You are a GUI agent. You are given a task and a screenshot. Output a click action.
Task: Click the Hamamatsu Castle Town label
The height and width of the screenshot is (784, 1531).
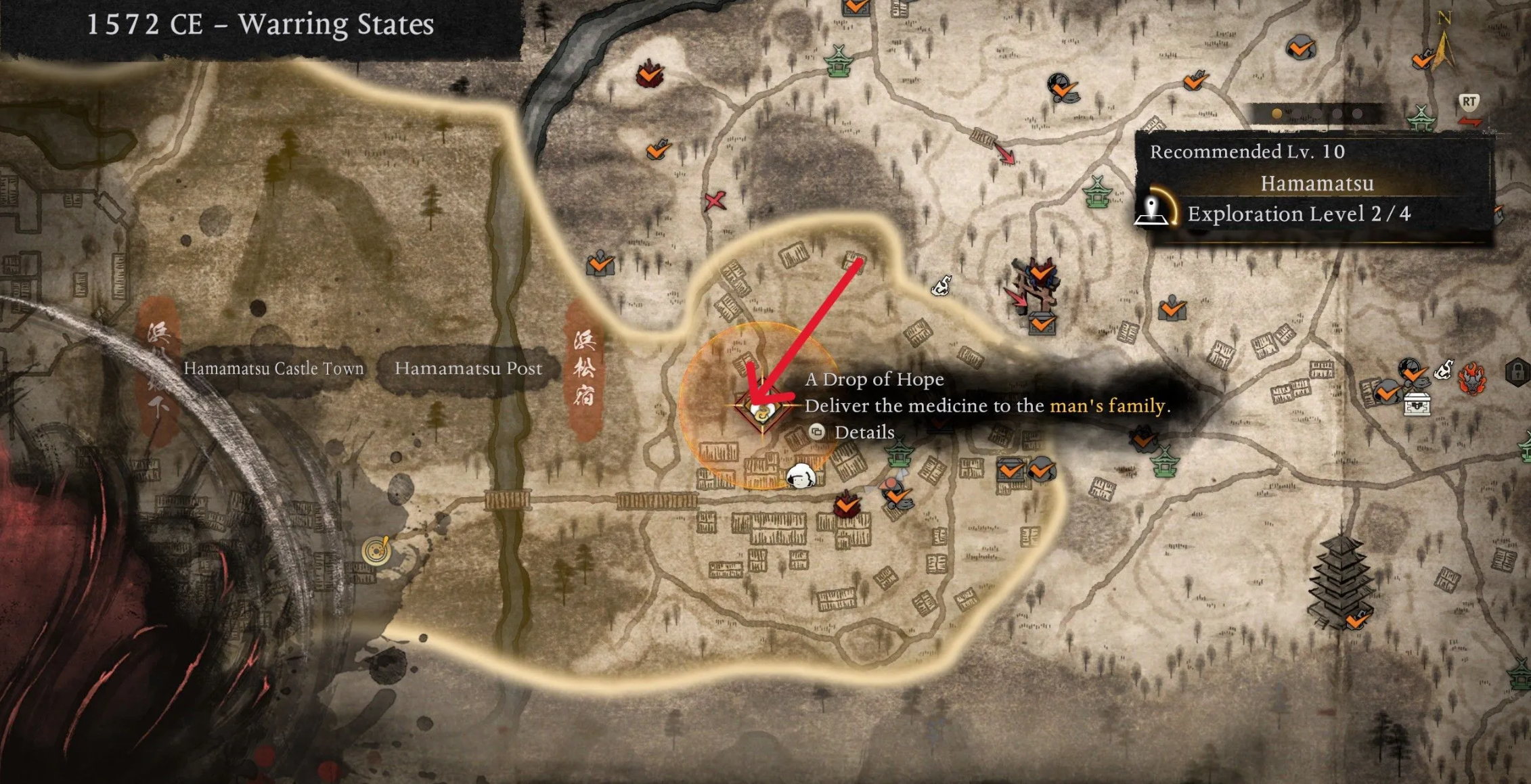pos(273,369)
